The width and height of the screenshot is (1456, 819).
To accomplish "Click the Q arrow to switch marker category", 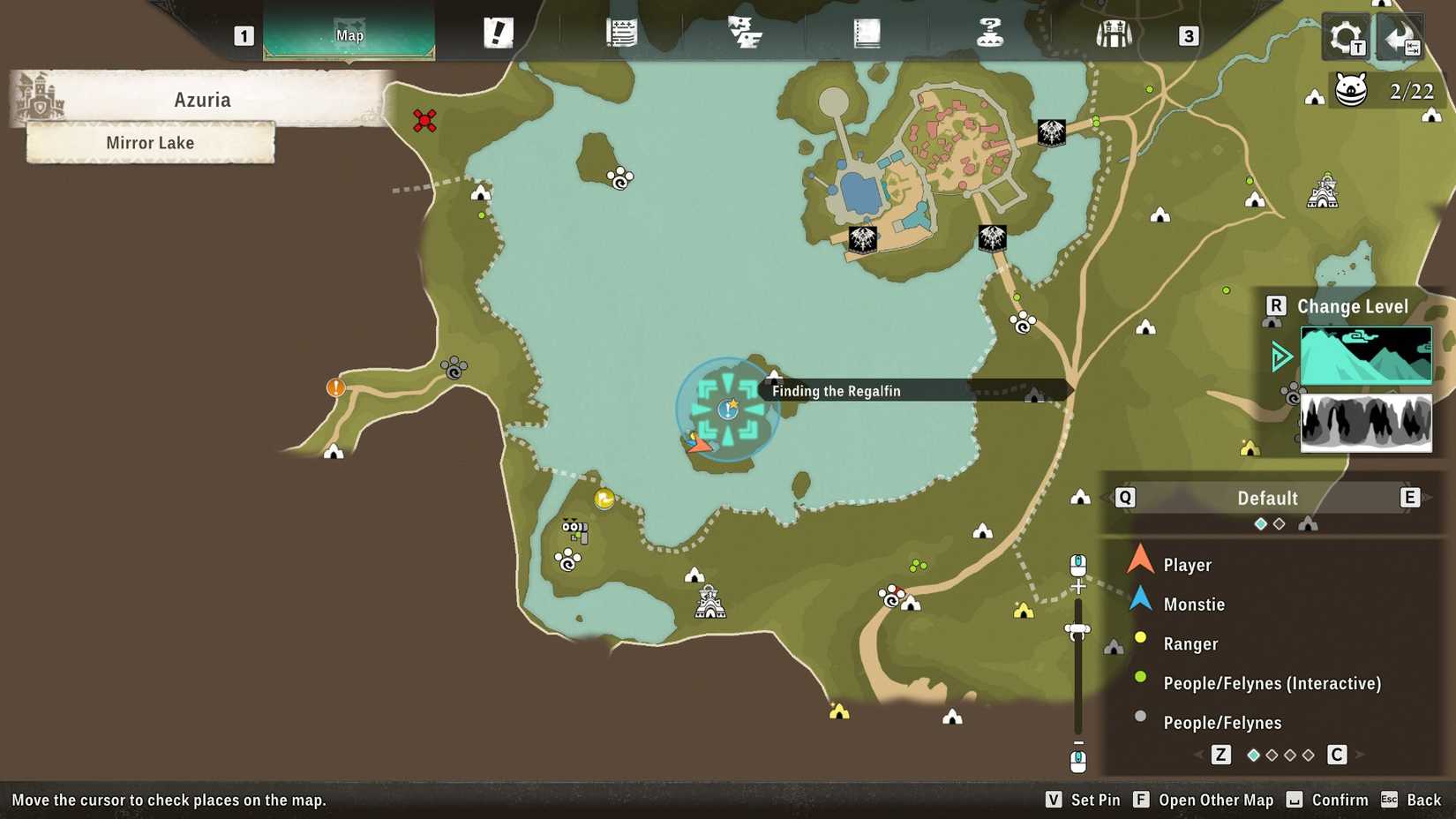I will (x=1124, y=498).
